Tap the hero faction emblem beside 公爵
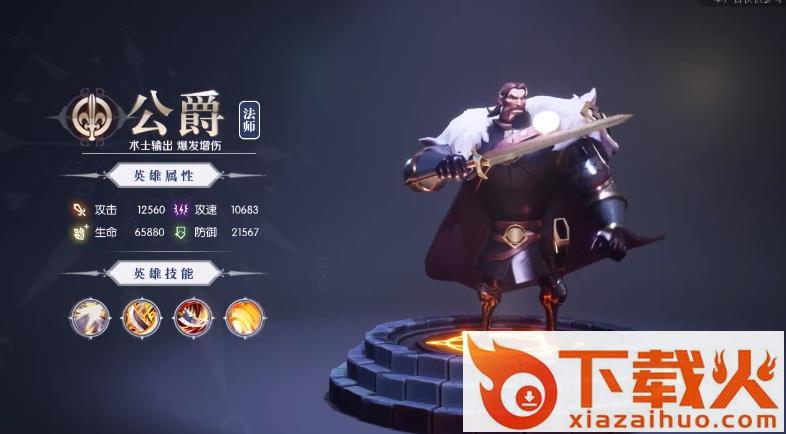 coord(94,112)
